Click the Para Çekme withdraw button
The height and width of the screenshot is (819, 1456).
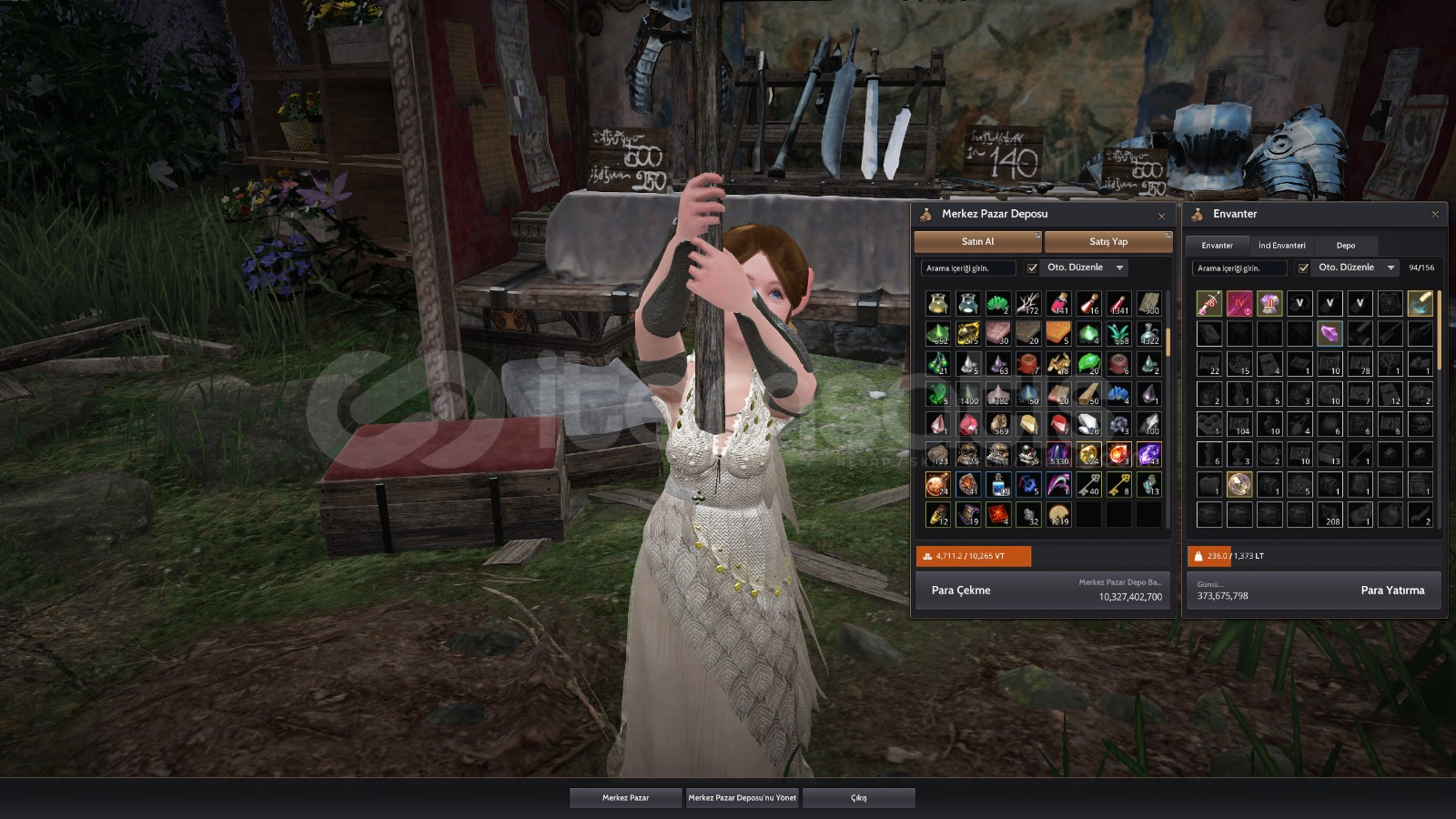[x=961, y=591]
